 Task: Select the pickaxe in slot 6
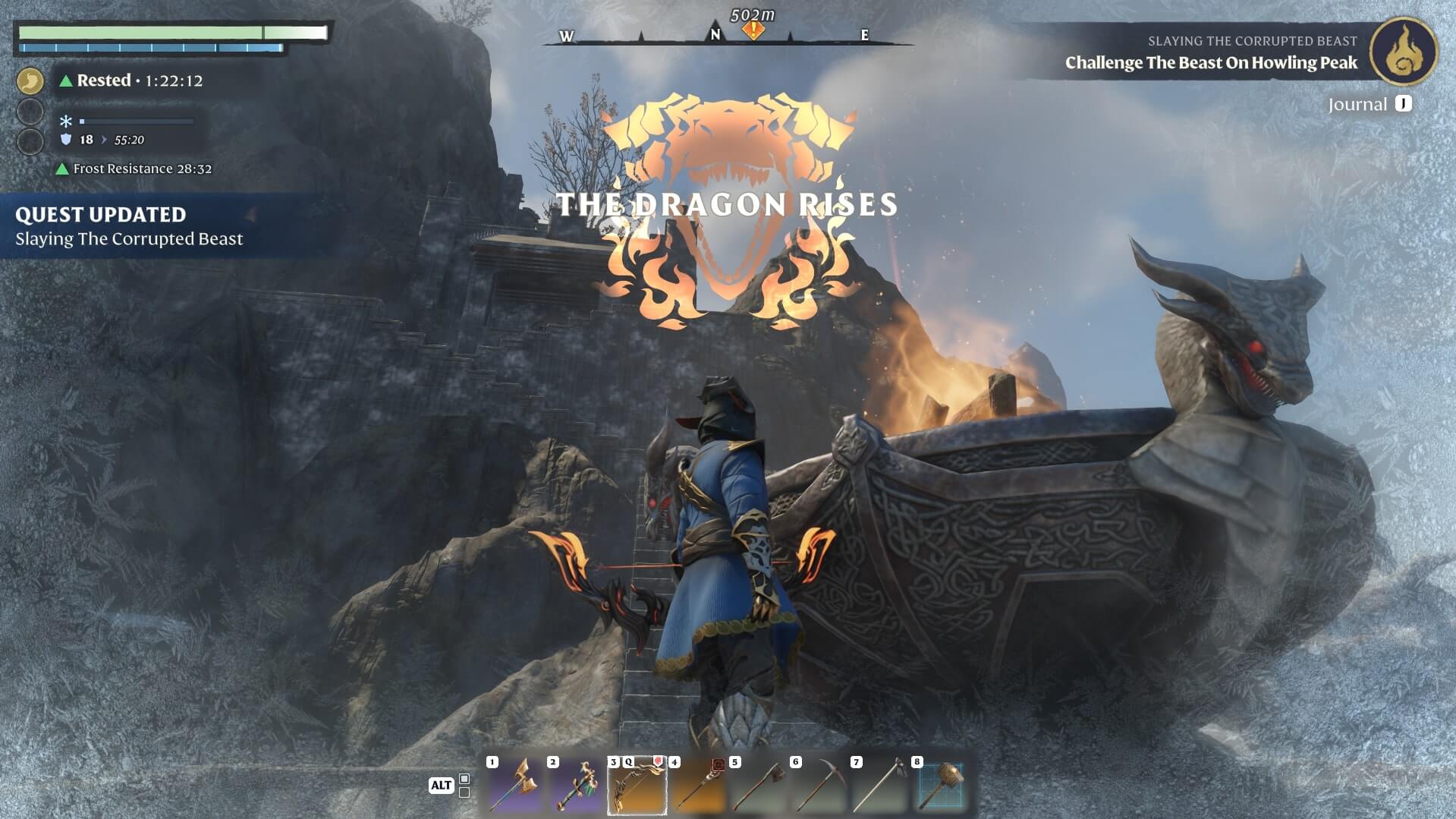click(819, 786)
